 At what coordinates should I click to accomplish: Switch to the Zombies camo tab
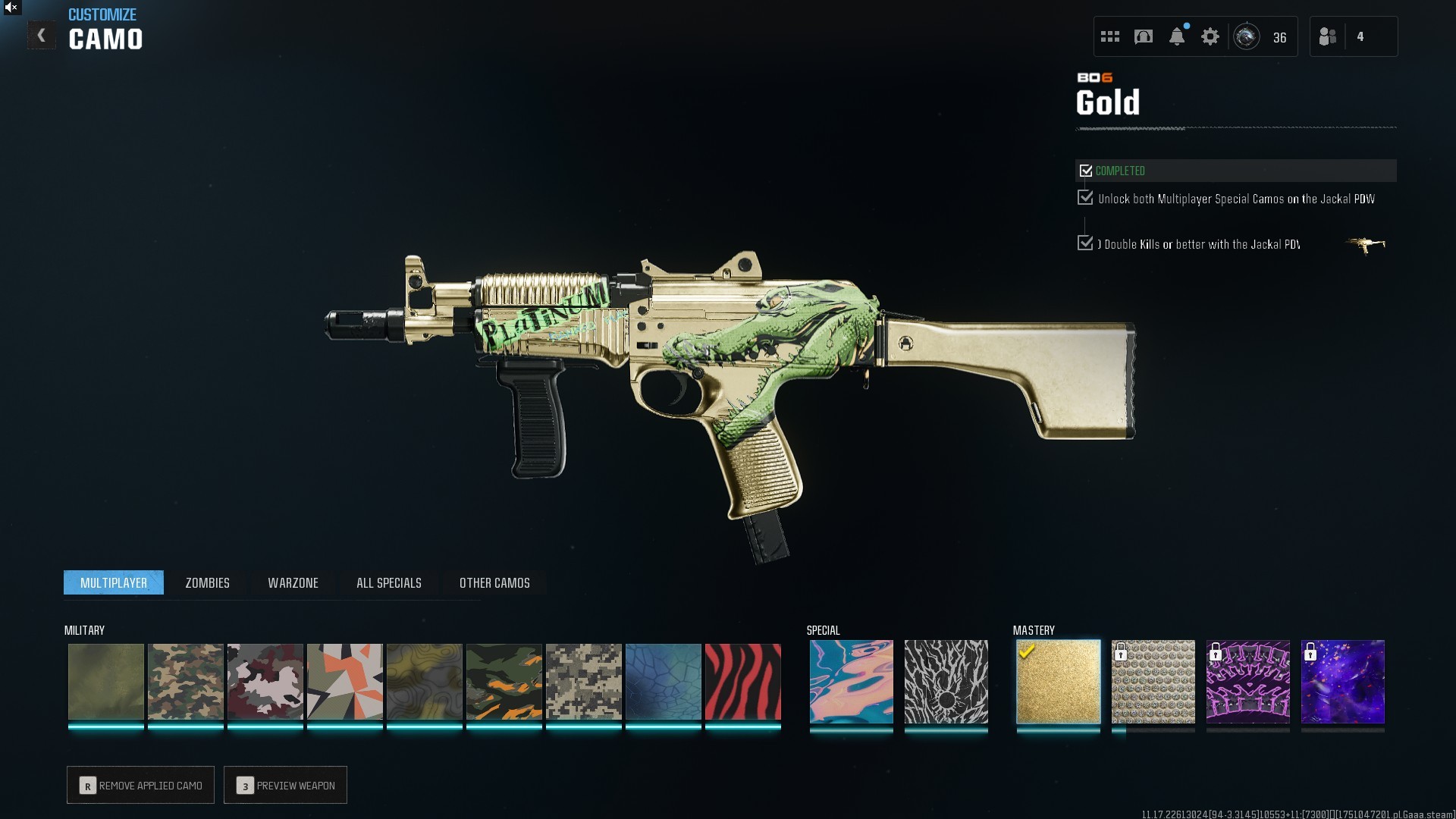tap(207, 582)
